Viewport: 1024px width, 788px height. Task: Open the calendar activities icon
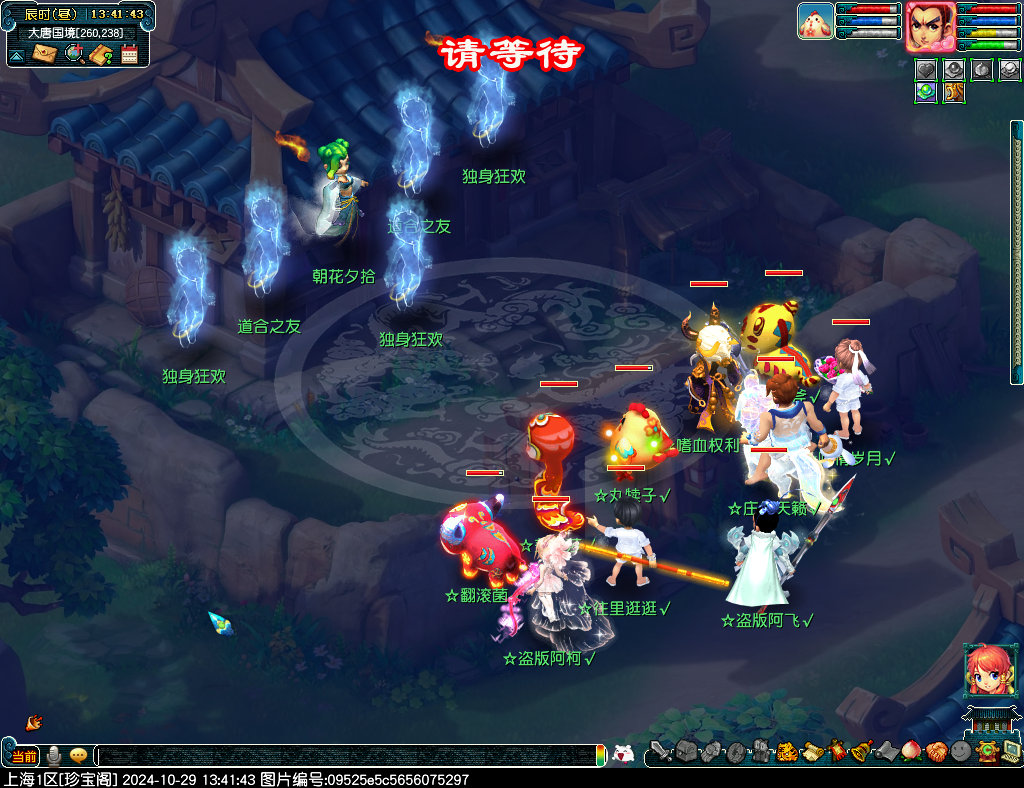129,54
